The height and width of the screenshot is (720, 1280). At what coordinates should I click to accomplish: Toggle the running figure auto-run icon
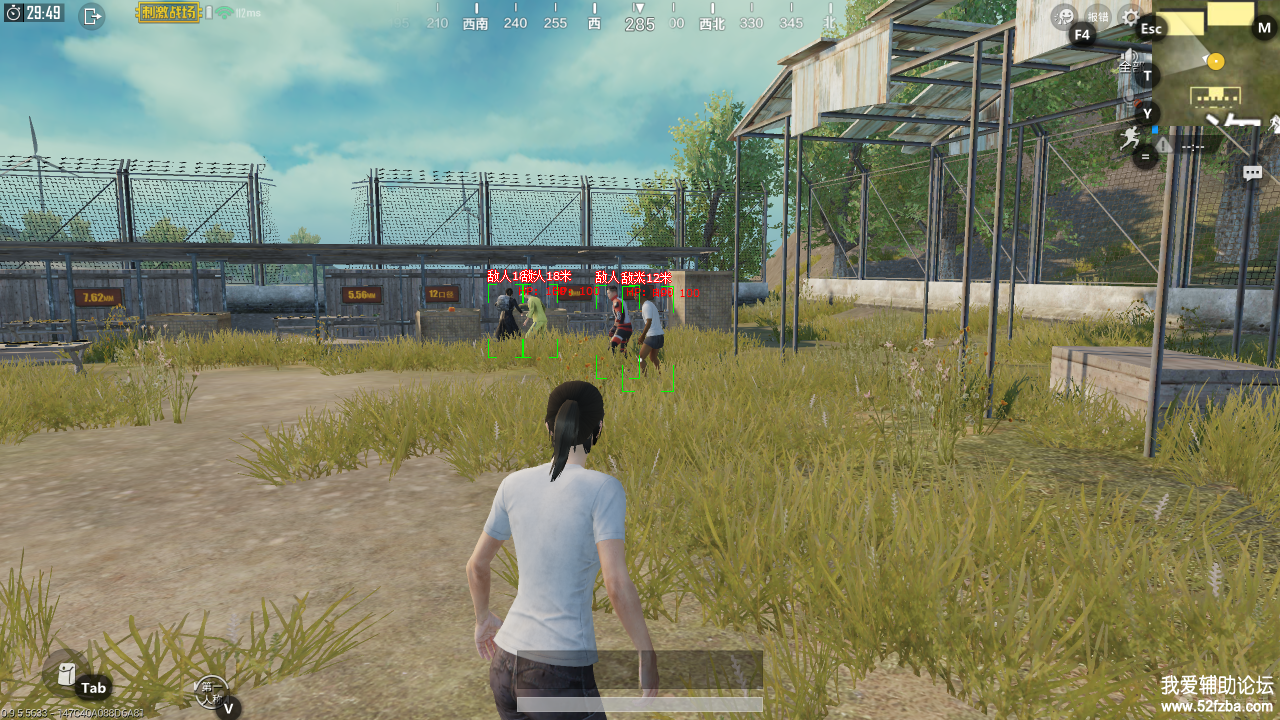pyautogui.click(x=1131, y=137)
